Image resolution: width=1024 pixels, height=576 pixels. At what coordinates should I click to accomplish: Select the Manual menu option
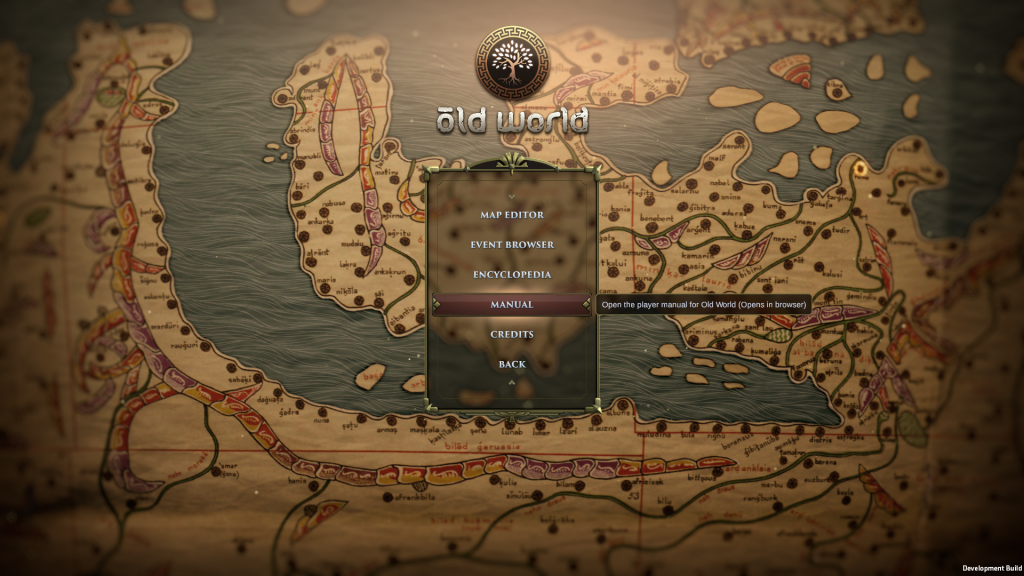tap(512, 305)
